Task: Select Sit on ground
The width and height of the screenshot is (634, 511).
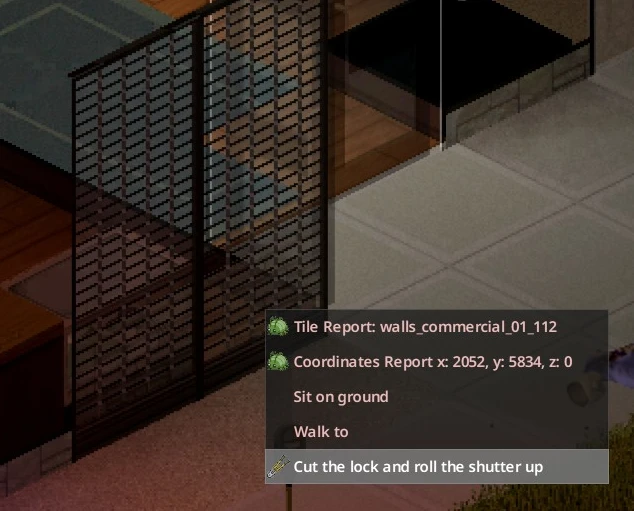Action: 341,397
